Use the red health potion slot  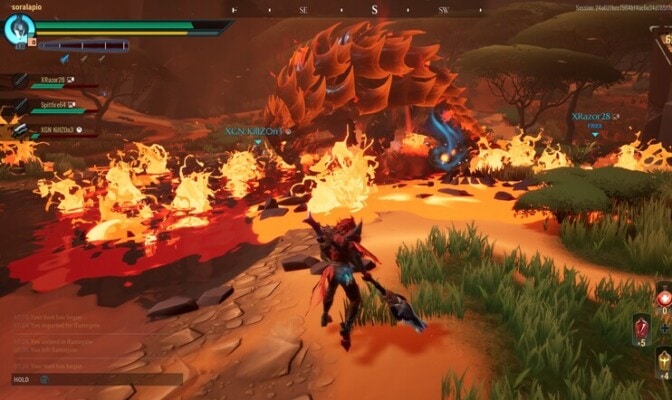pos(664,297)
